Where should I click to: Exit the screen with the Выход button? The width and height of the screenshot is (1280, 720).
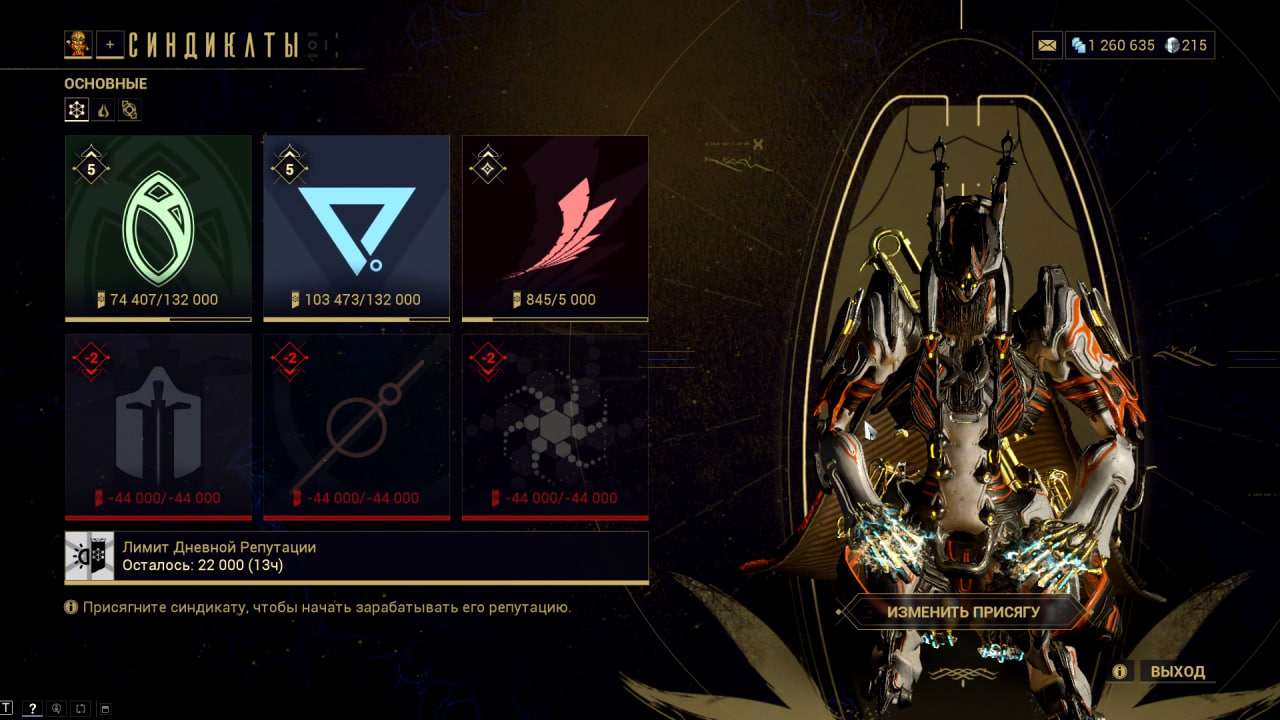(1177, 671)
